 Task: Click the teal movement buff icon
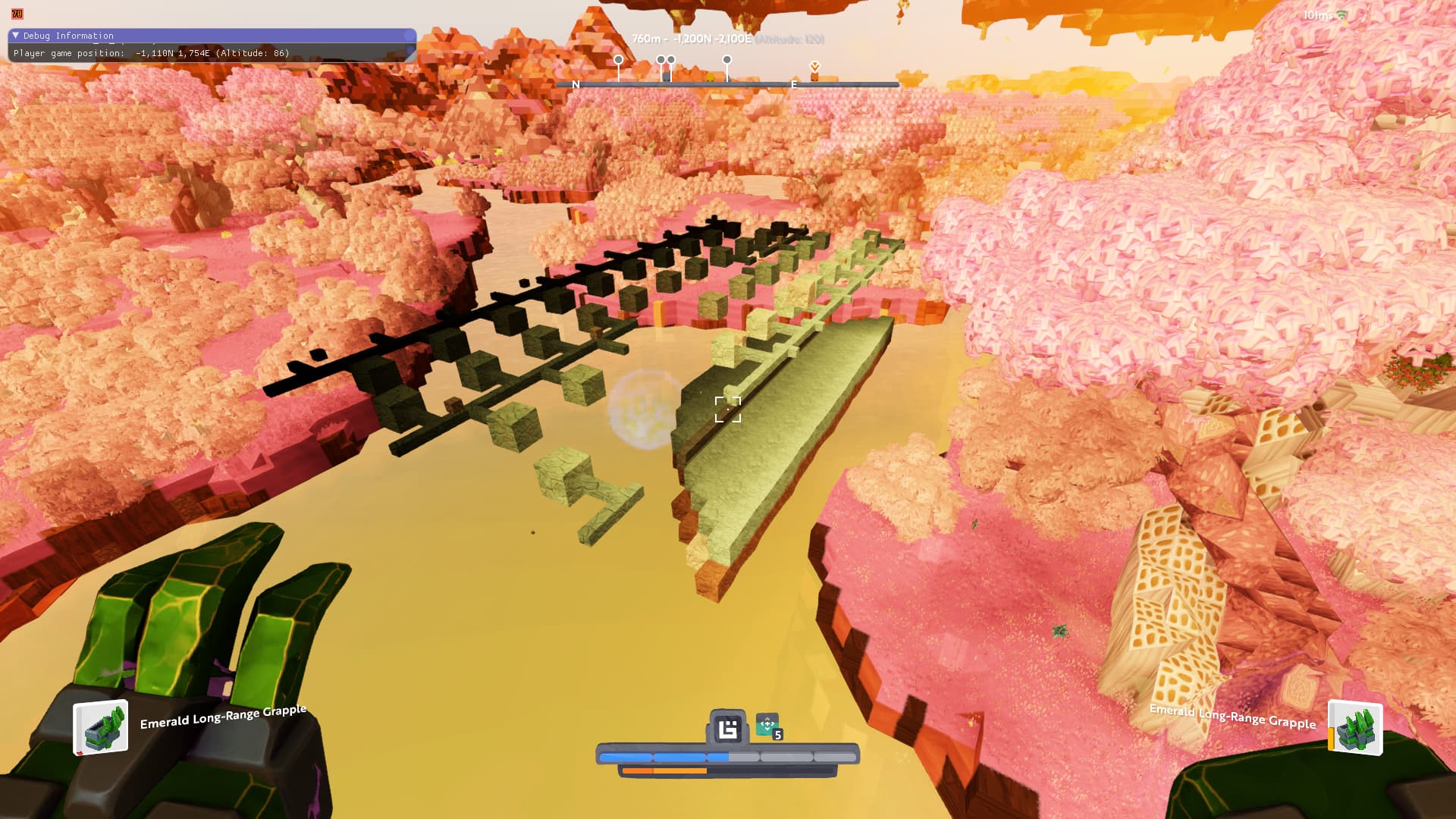(x=767, y=725)
